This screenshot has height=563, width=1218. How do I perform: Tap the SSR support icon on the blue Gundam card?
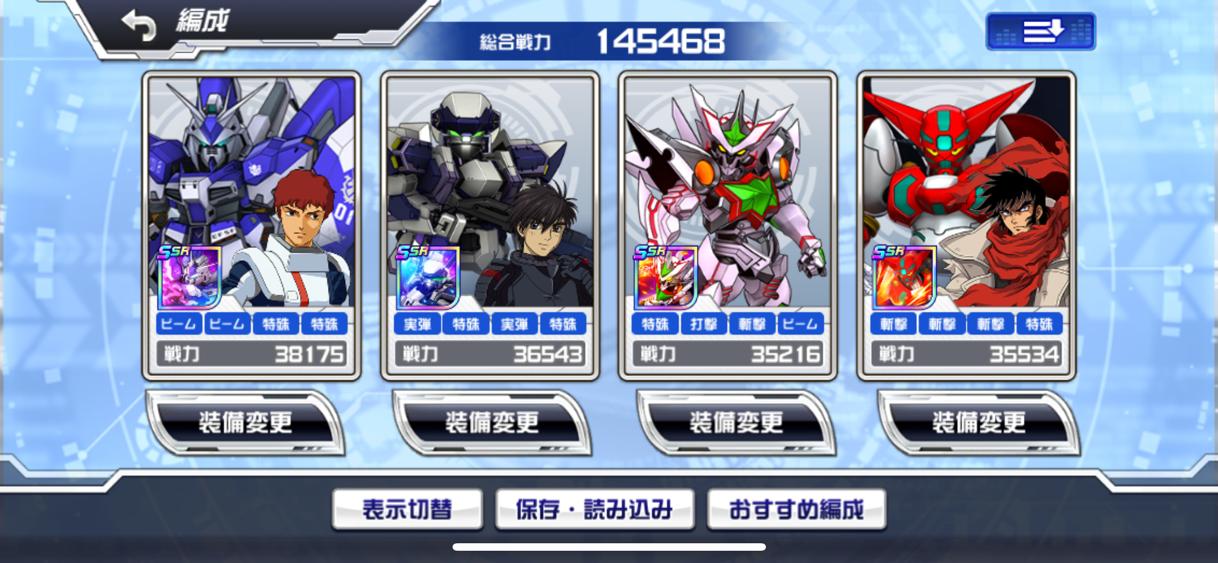188,276
